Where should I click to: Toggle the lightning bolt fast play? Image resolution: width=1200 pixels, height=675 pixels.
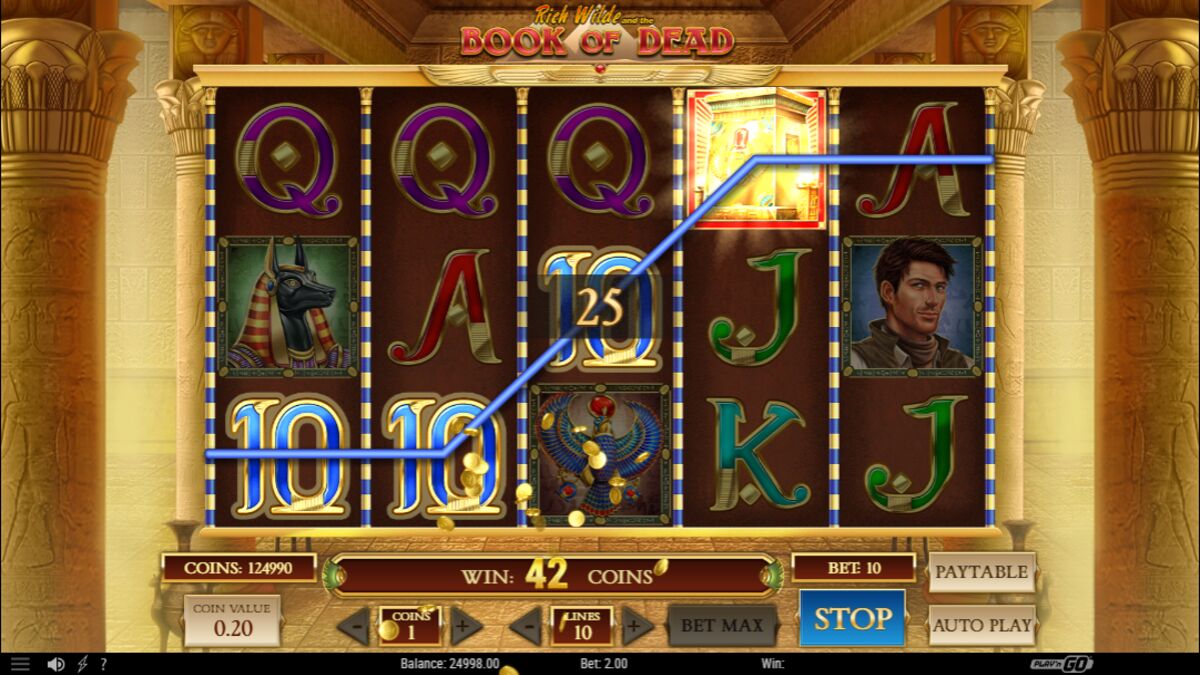tap(83, 664)
